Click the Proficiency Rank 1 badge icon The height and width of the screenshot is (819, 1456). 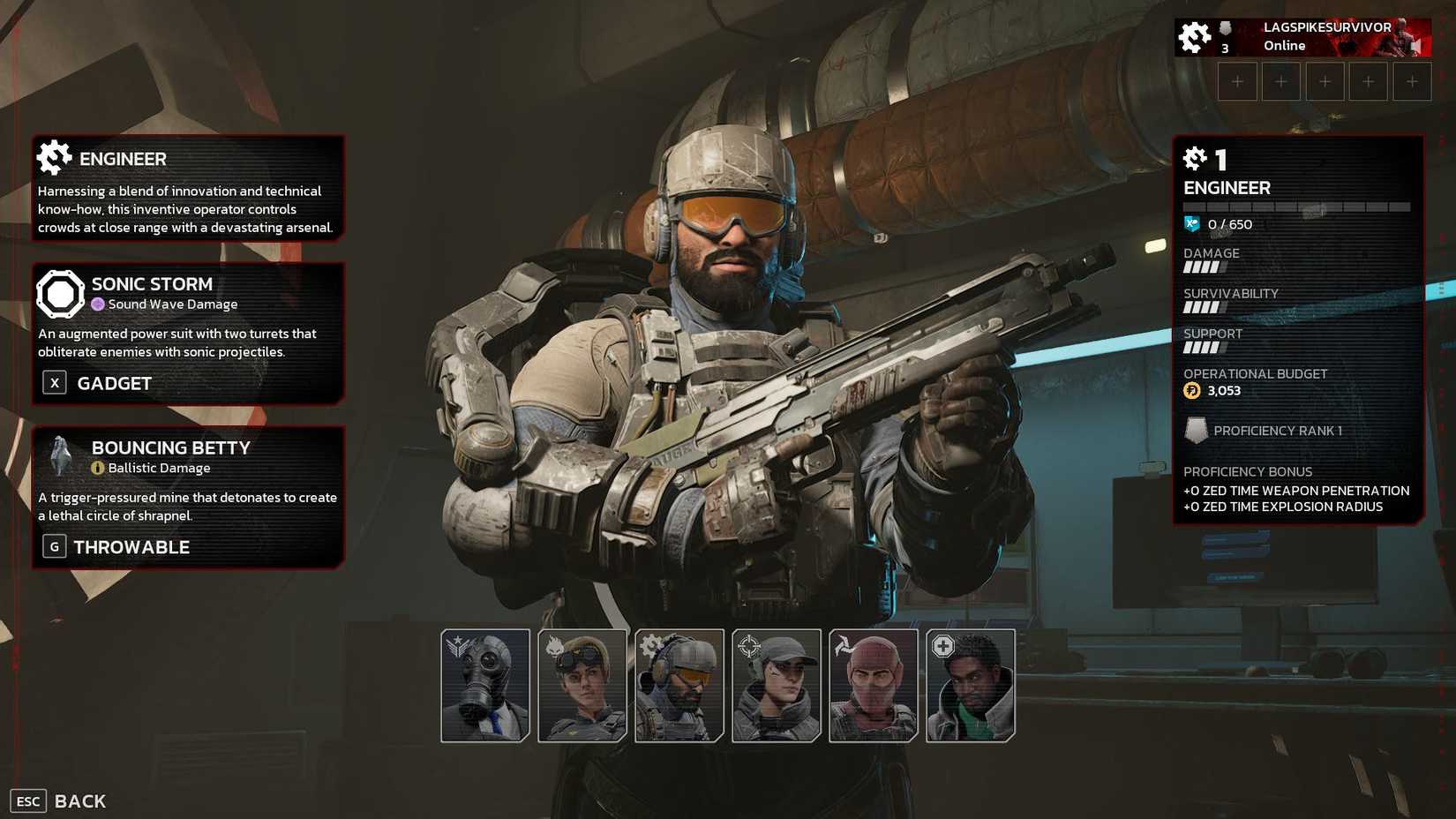(x=1198, y=431)
